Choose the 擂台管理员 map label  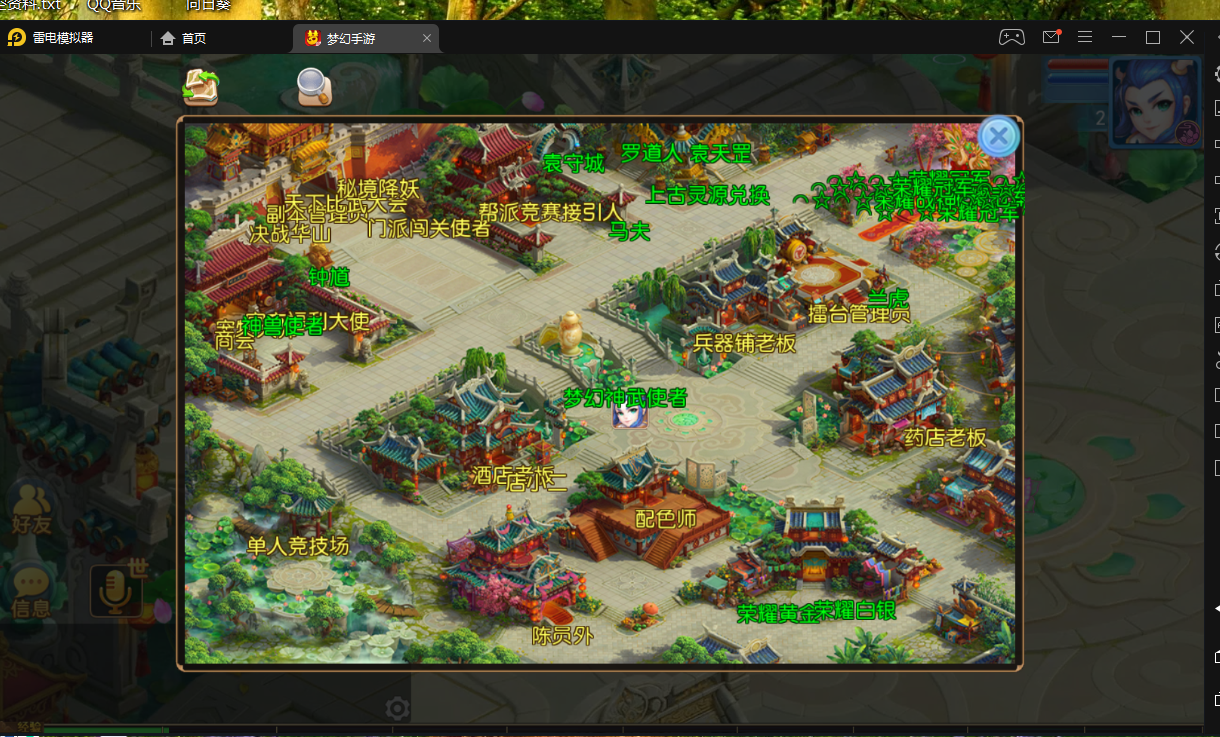[859, 313]
